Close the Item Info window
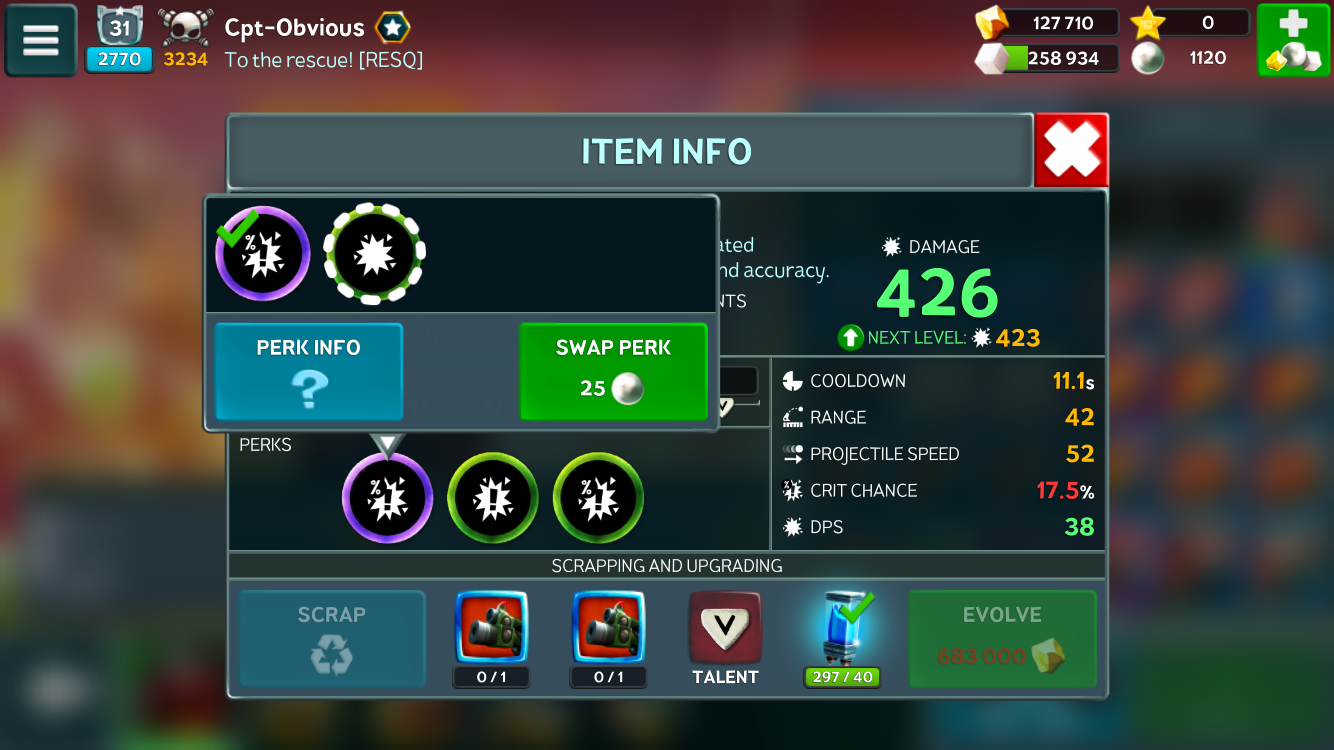The image size is (1334, 750). coord(1071,150)
